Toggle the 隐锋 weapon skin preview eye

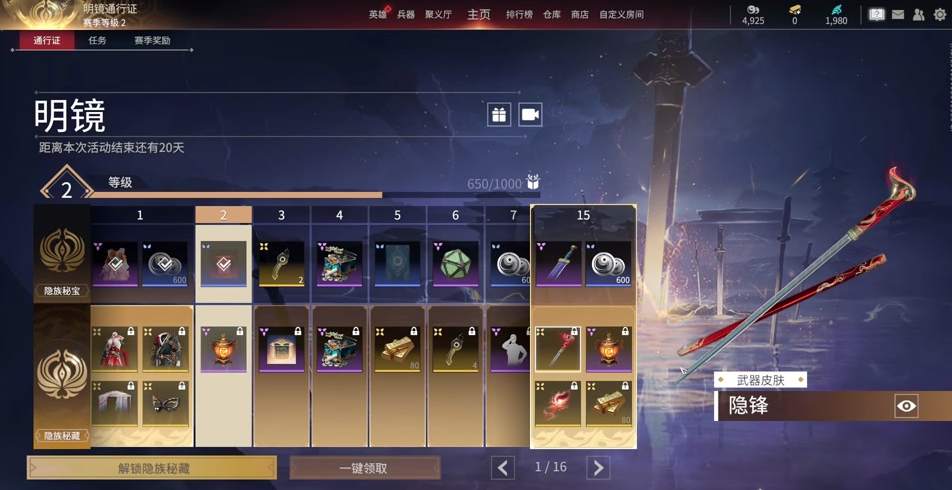click(906, 405)
